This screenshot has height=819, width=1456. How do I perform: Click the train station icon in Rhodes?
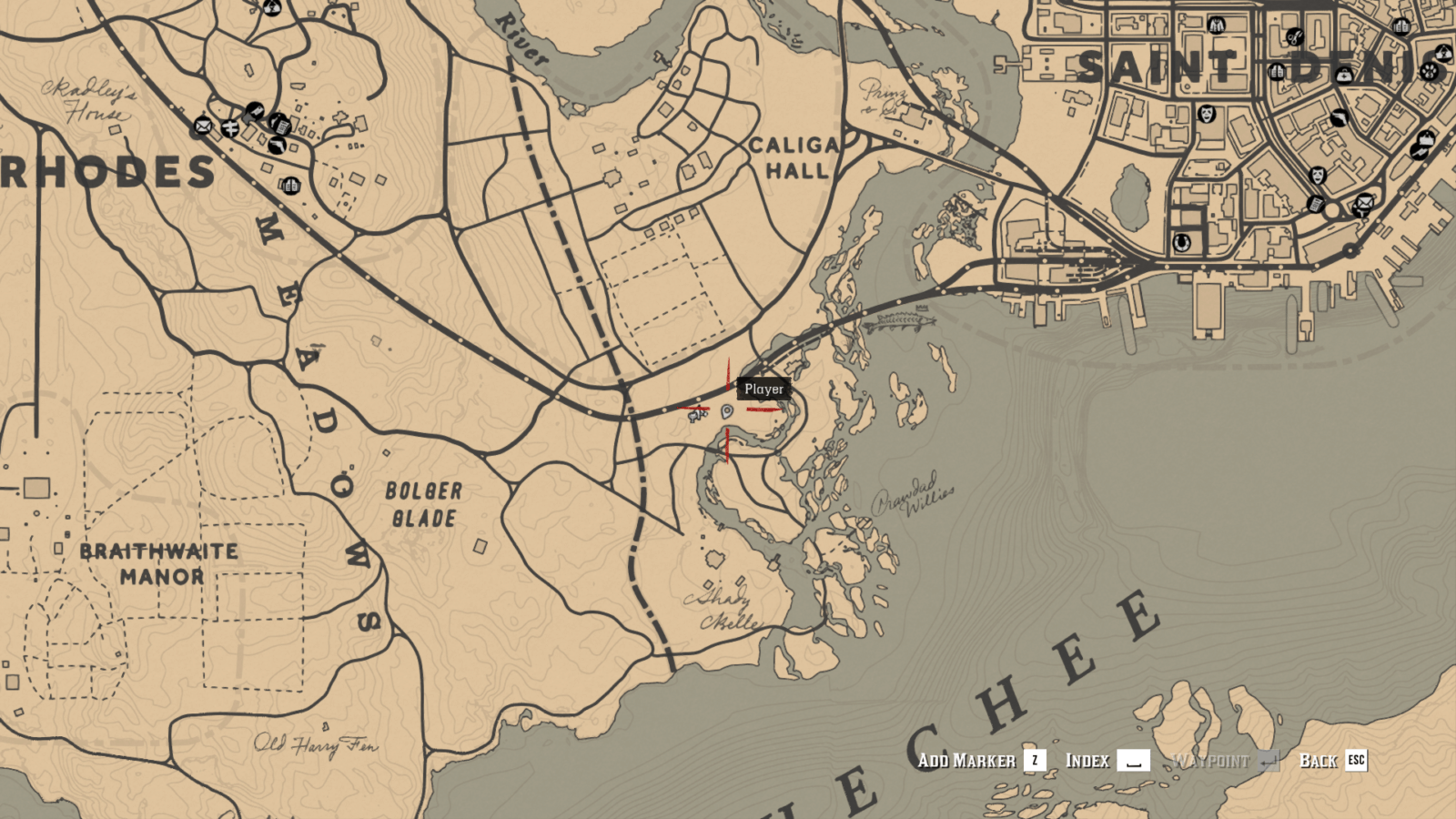(229, 127)
